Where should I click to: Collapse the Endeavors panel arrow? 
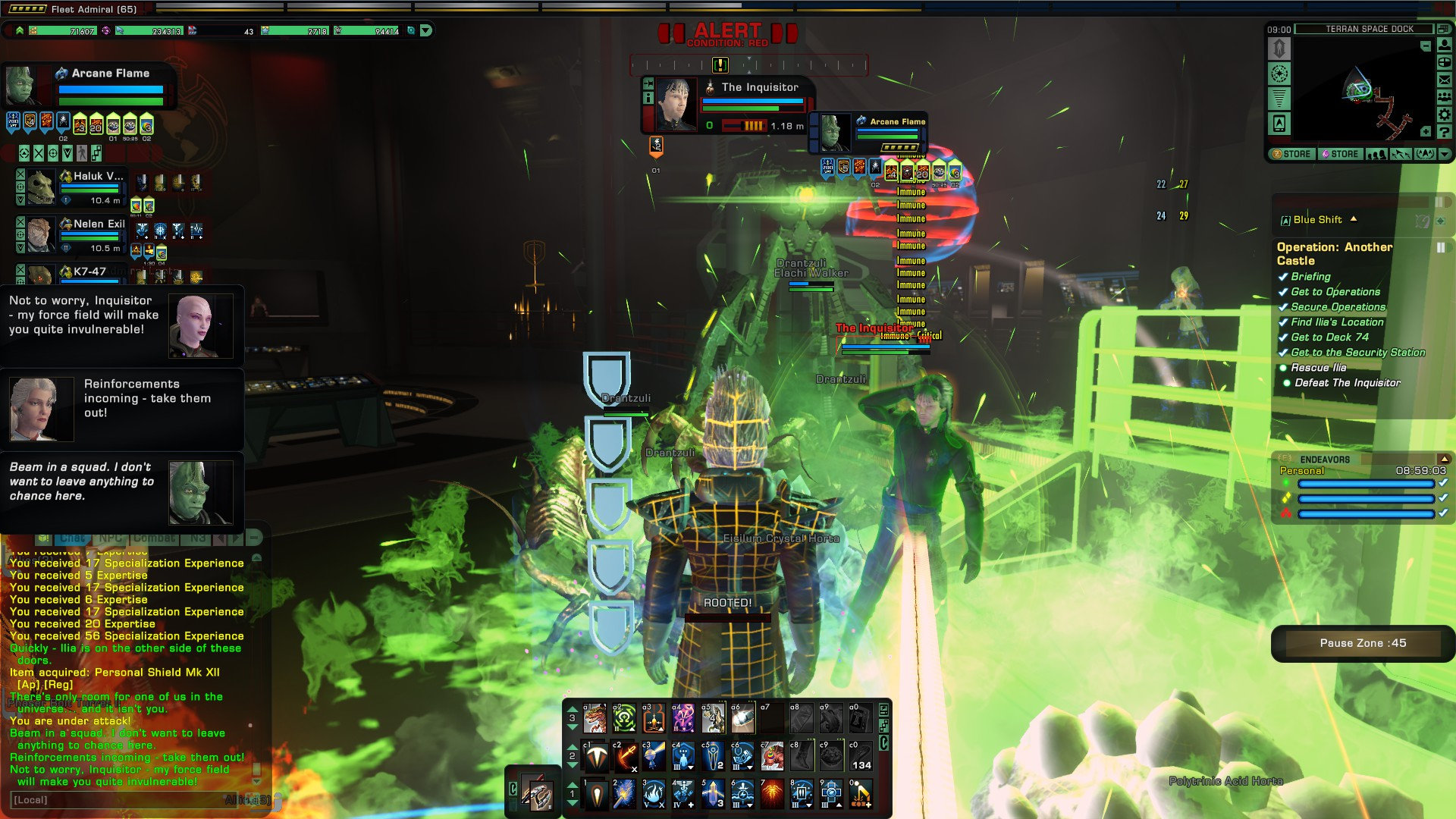point(1445,460)
